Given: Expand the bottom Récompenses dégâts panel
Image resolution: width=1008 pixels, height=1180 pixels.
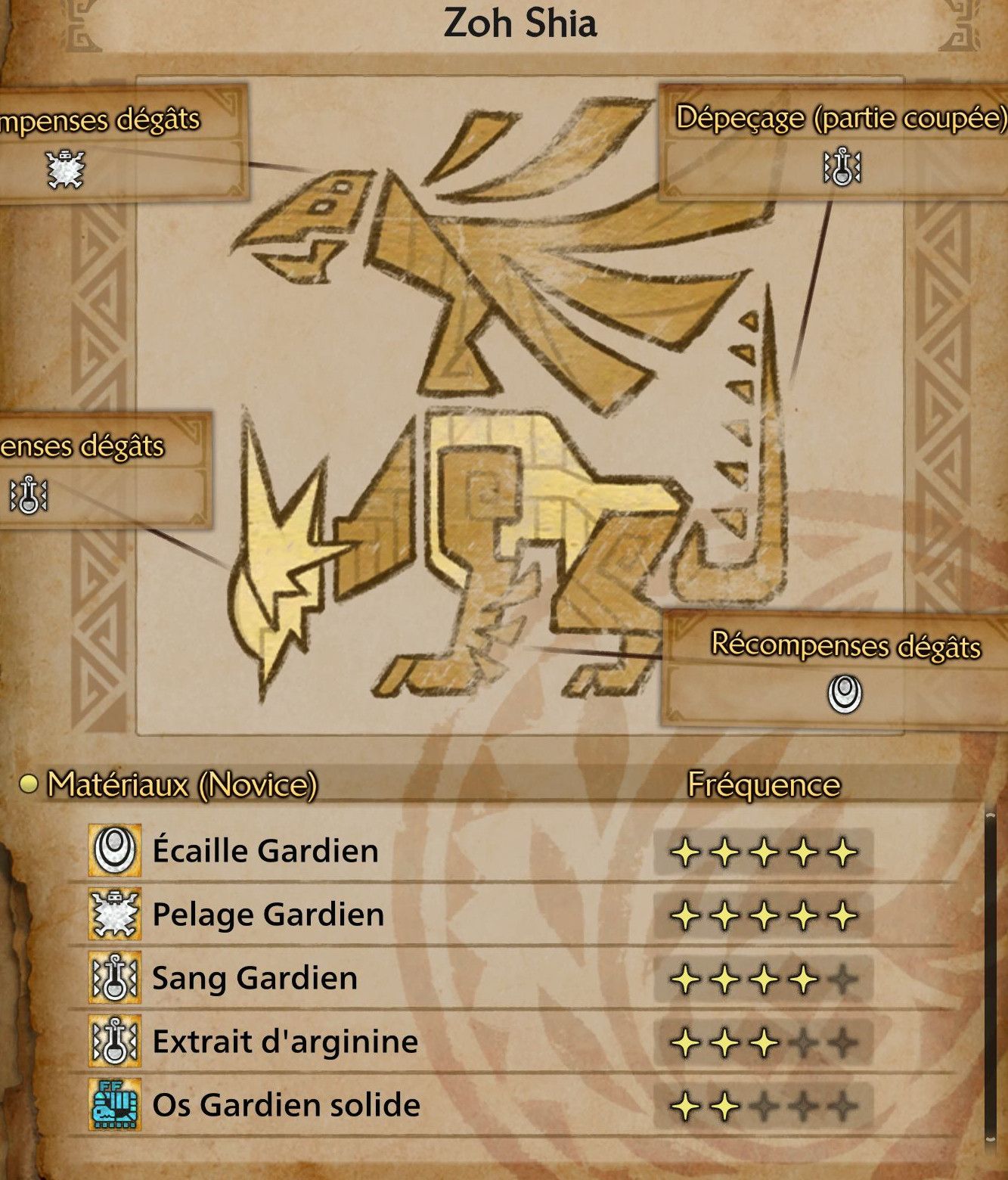Looking at the screenshot, I should tap(845, 647).
